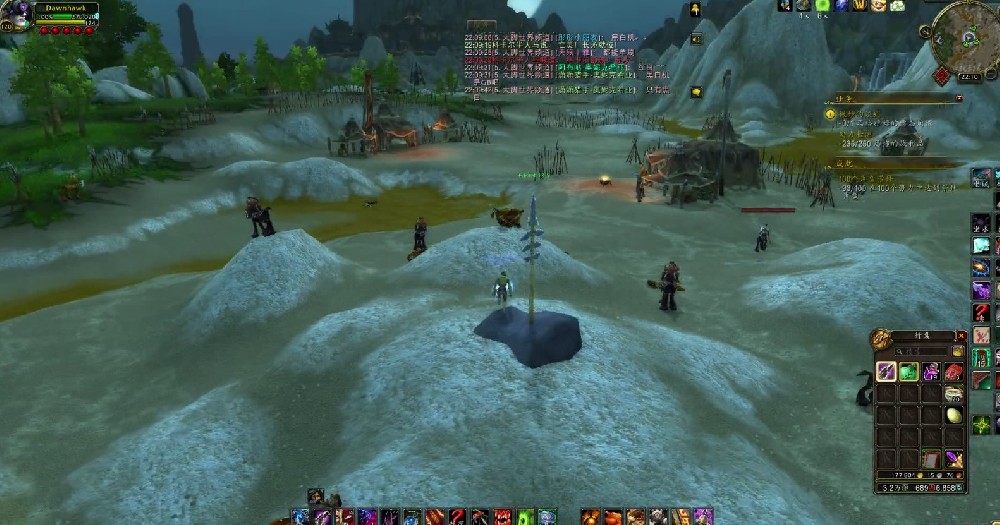Activate the bright green action bar ability
This screenshot has height=525, width=1000.
click(x=522, y=517)
